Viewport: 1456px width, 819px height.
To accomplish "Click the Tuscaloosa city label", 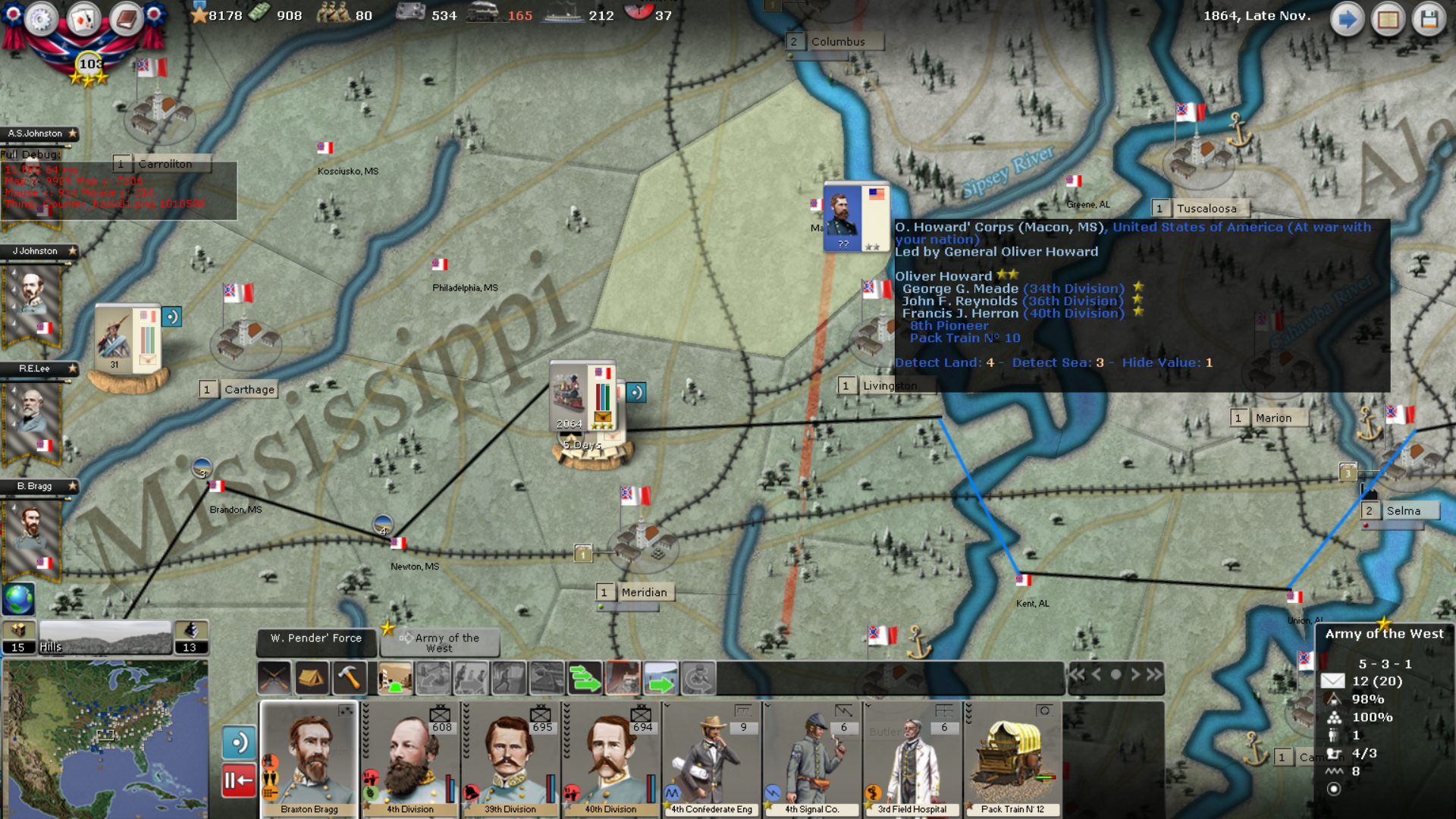I will [x=1209, y=207].
